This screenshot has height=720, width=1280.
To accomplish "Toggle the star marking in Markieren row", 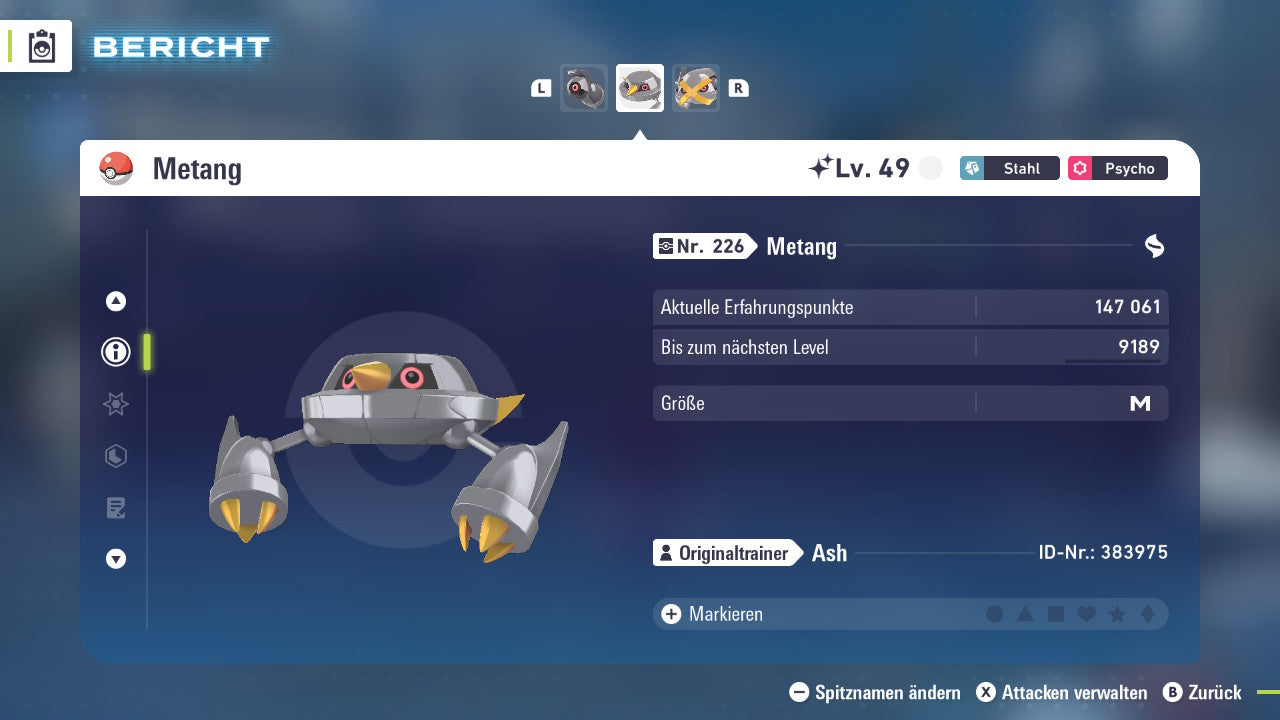I will click(1118, 614).
